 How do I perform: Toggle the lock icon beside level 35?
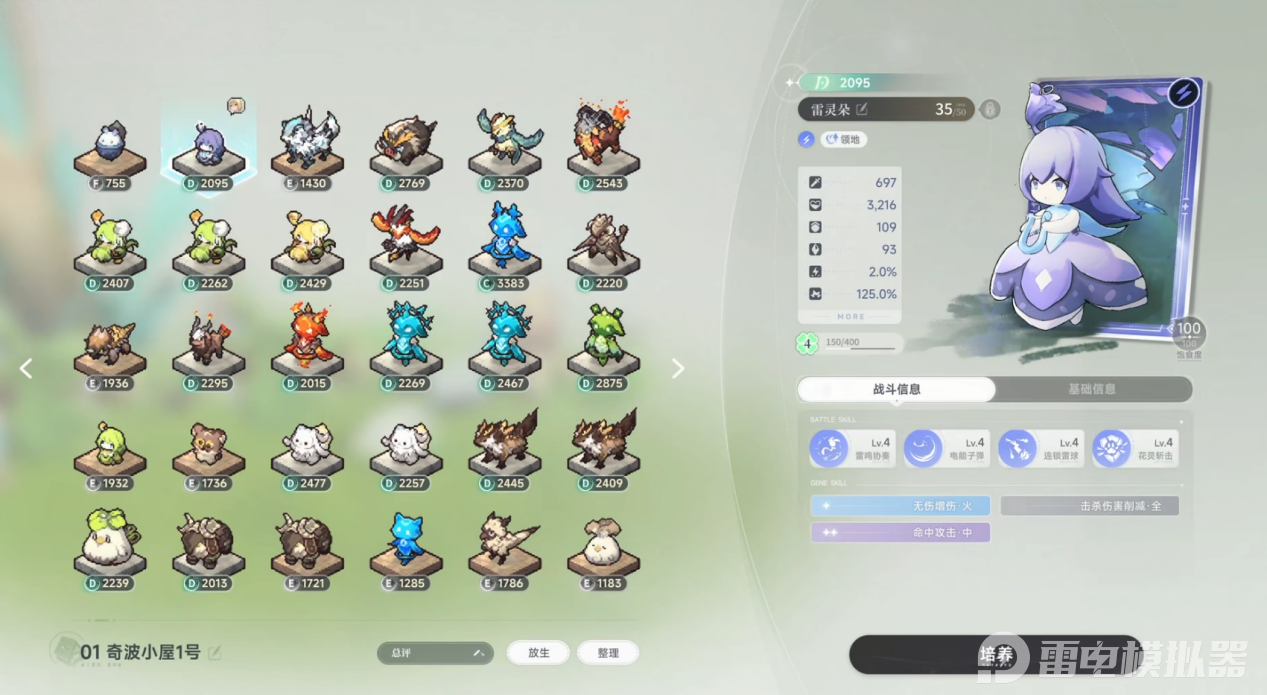[990, 109]
